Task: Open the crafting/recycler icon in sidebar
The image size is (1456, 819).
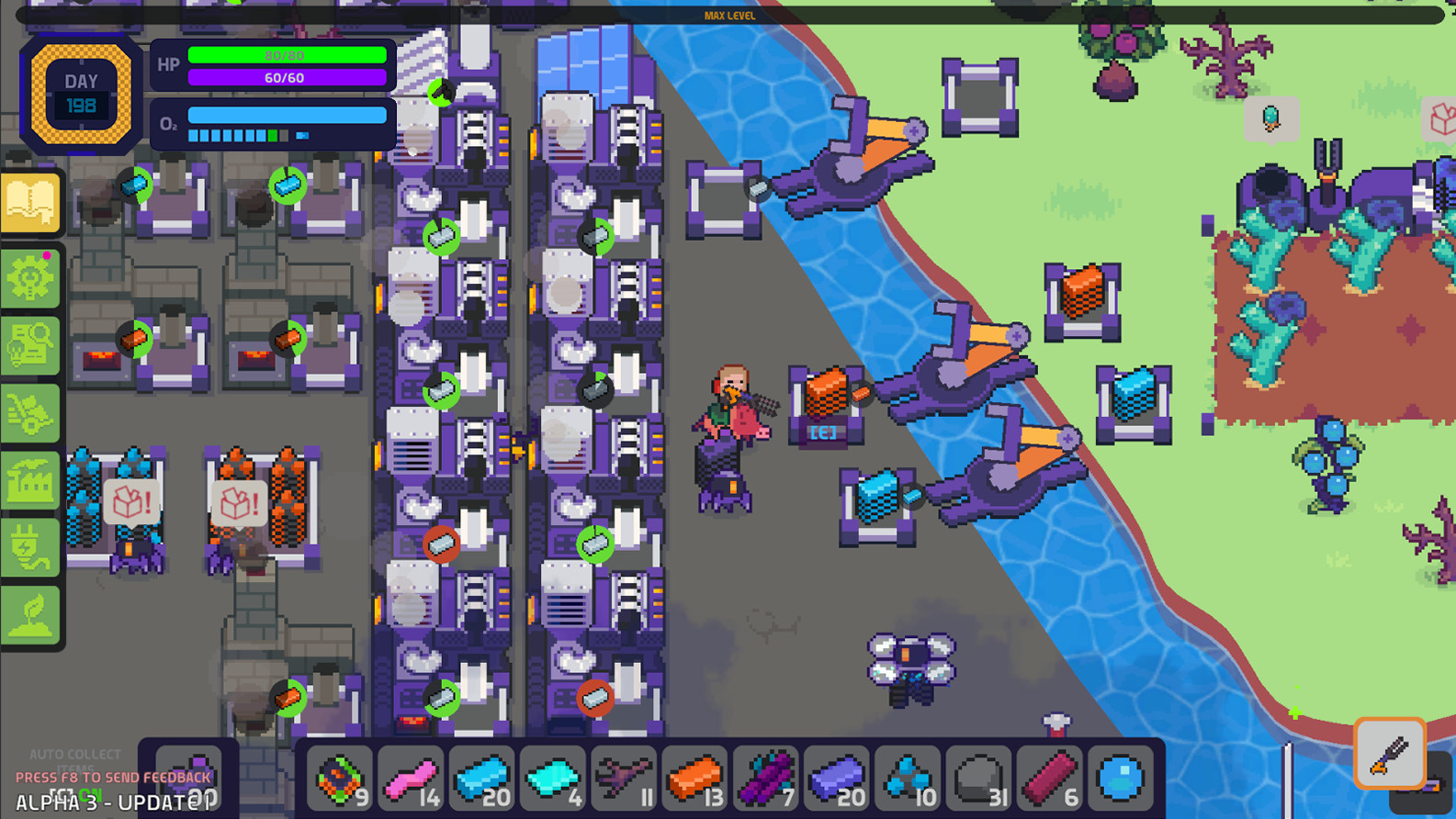Action: [30, 413]
